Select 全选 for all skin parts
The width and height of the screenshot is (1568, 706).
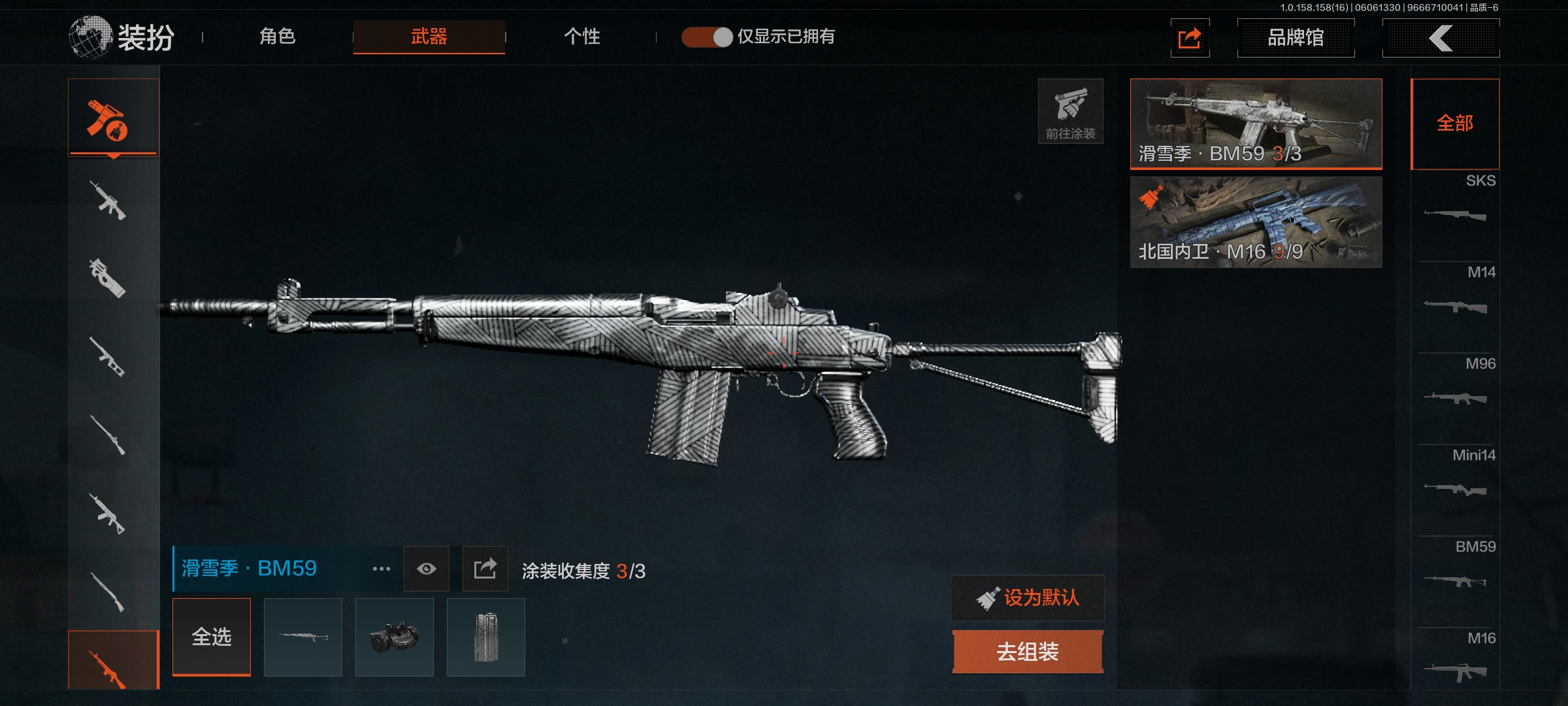(x=212, y=637)
